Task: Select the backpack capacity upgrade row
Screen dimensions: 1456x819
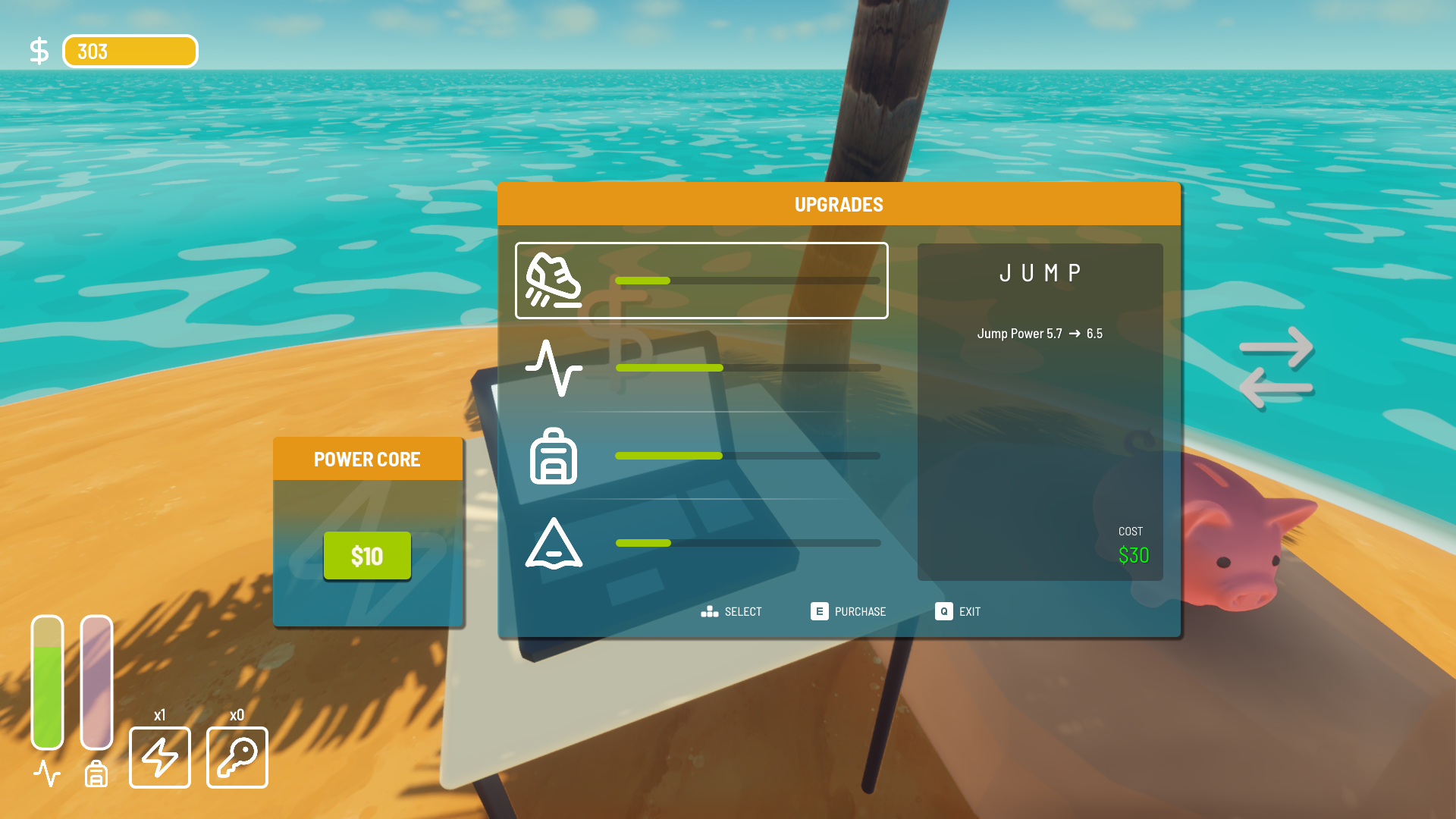Action: 701,456
